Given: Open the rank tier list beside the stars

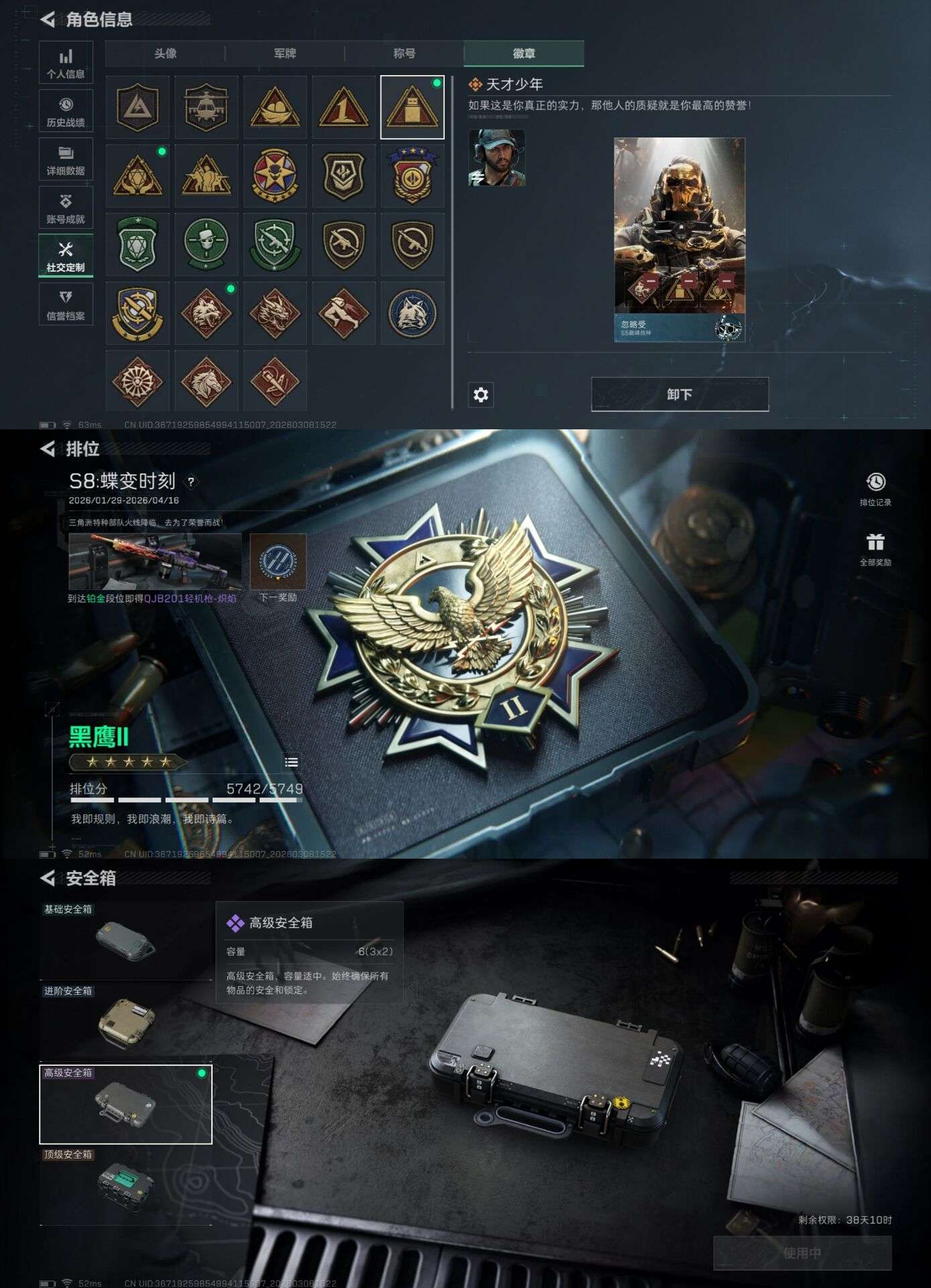Looking at the screenshot, I should [x=291, y=762].
